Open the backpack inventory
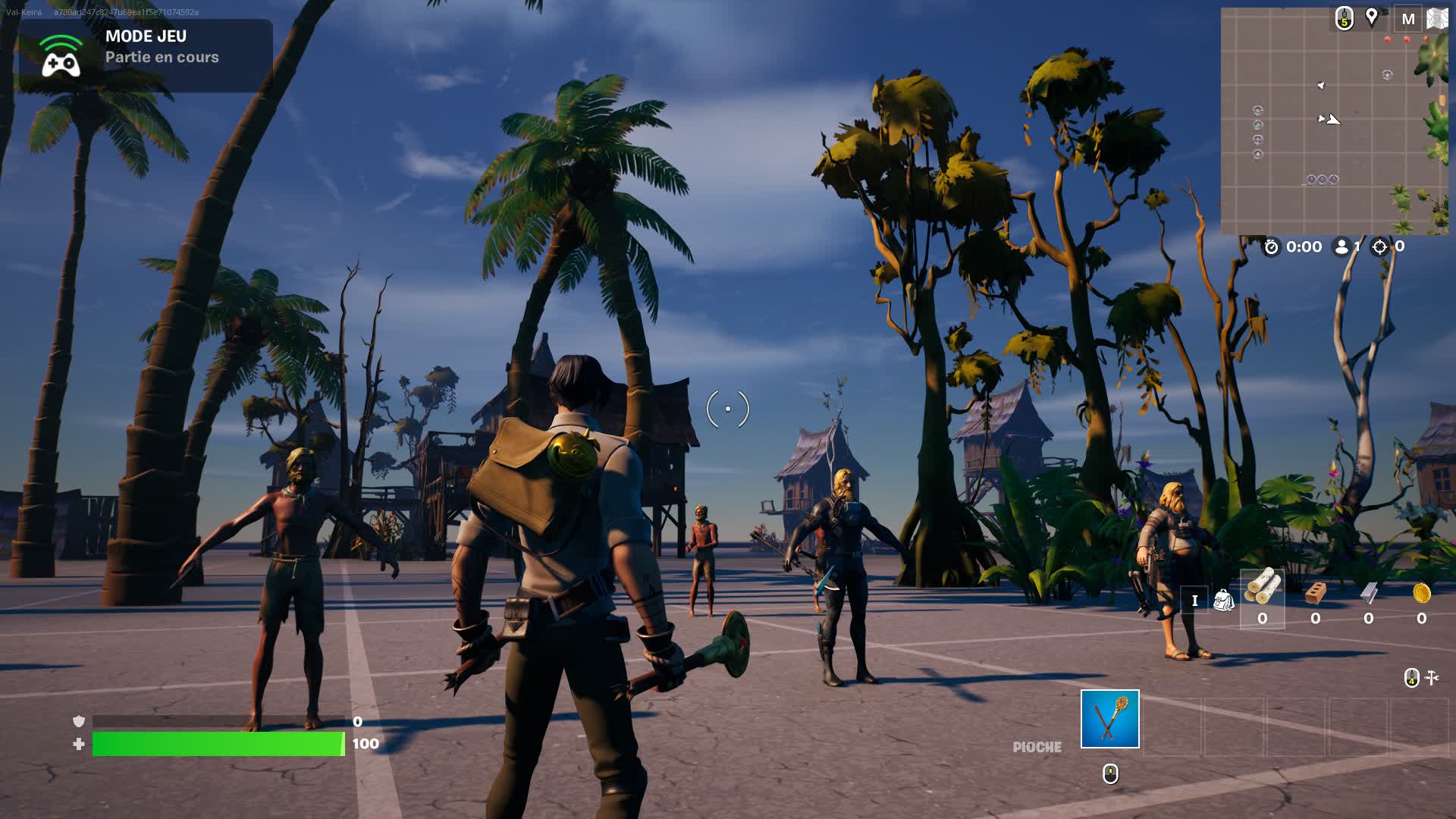The height and width of the screenshot is (819, 1456). [x=1223, y=601]
